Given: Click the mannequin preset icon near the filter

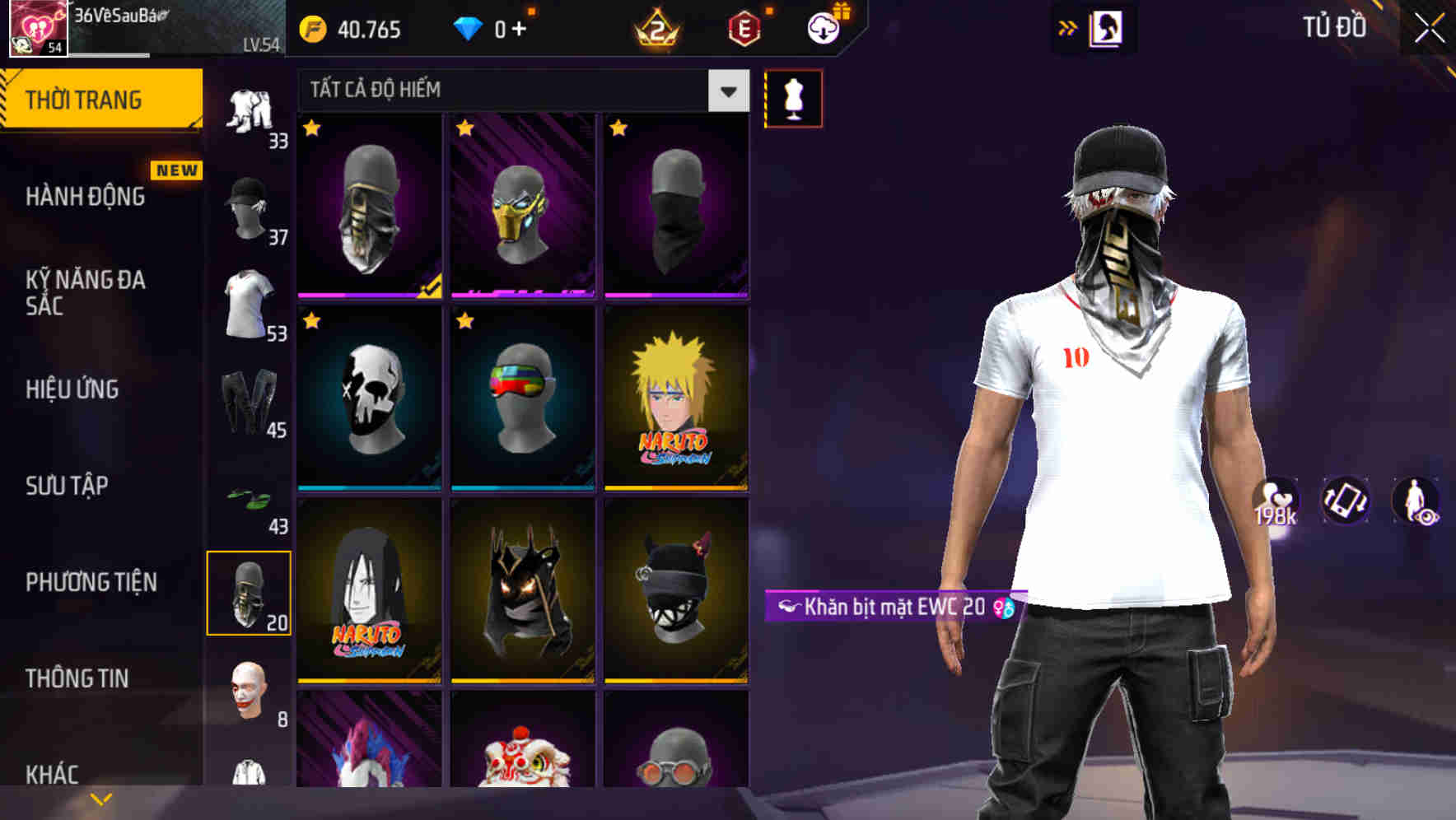Looking at the screenshot, I should pyautogui.click(x=793, y=97).
